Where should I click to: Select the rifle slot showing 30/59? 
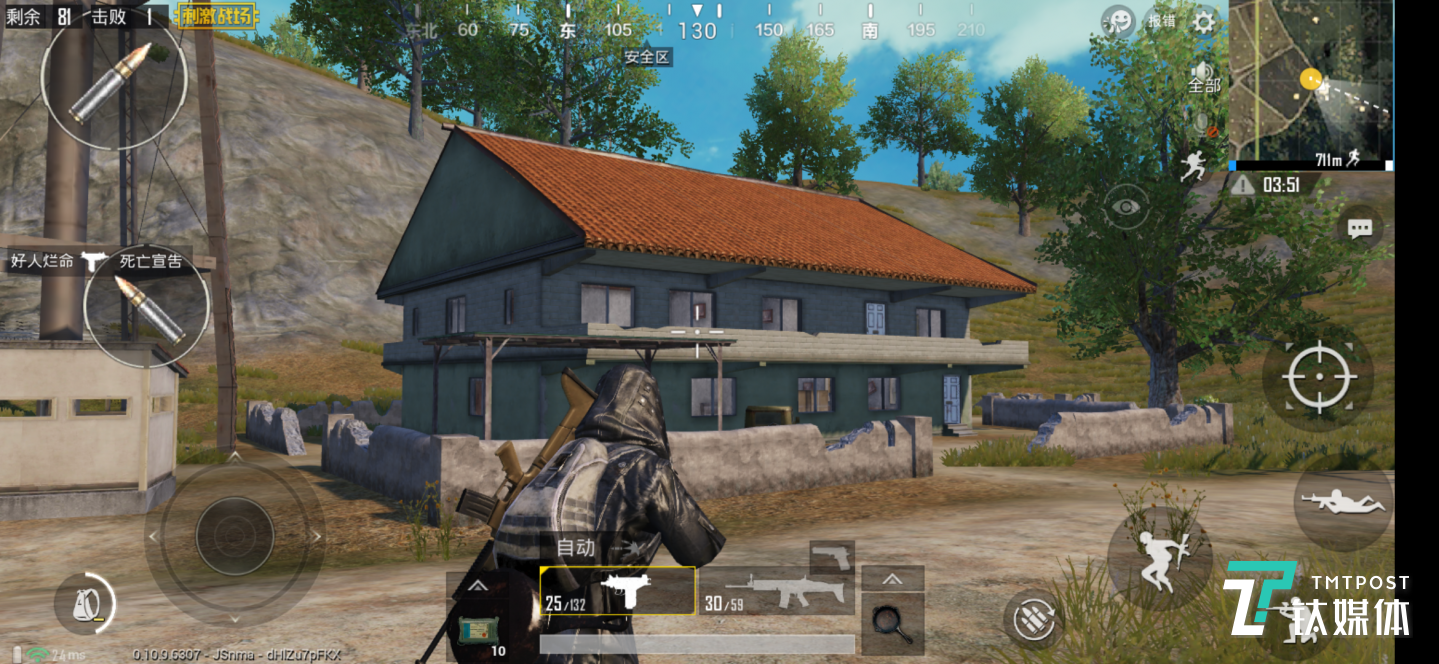(776, 591)
